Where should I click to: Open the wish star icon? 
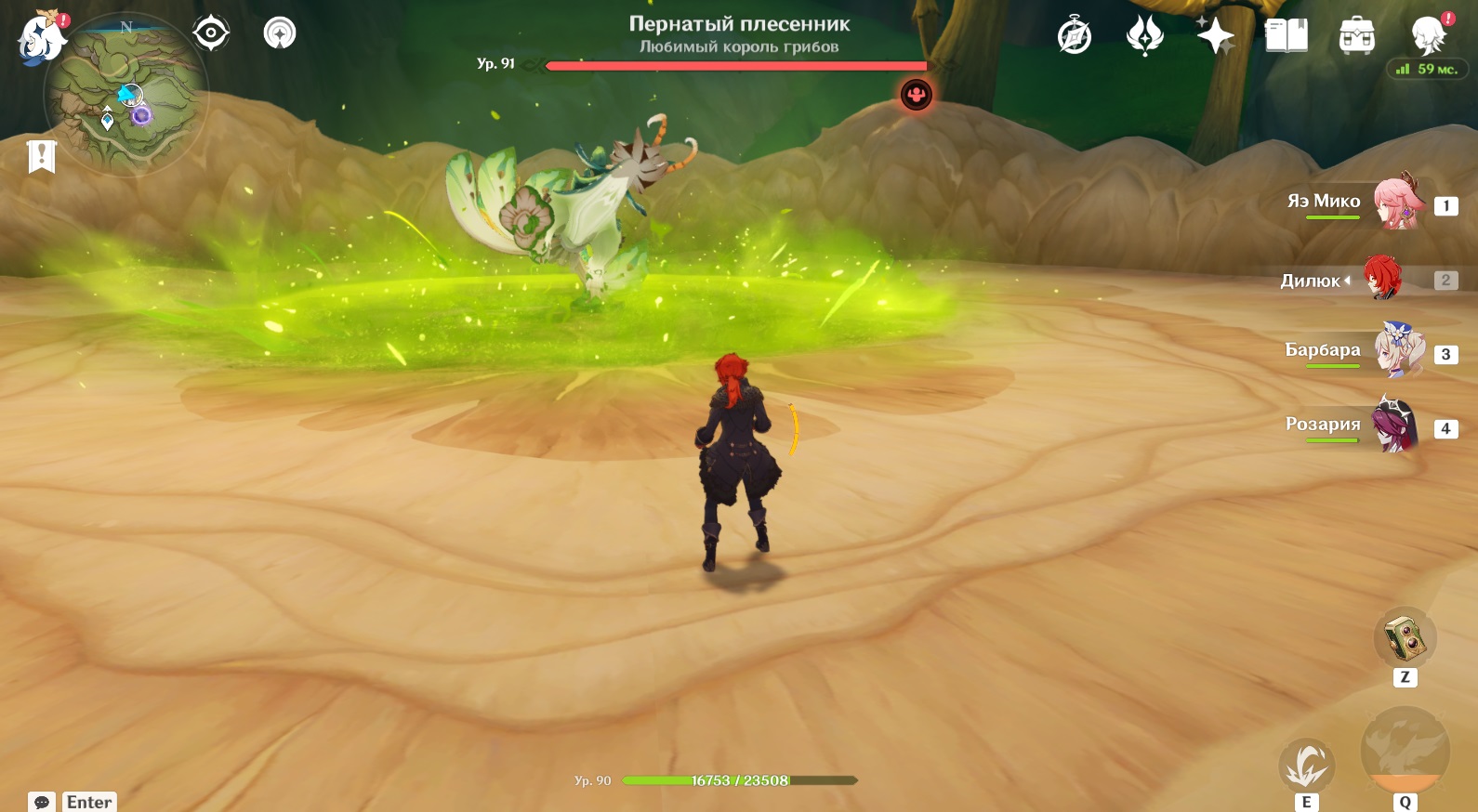coord(1215,36)
